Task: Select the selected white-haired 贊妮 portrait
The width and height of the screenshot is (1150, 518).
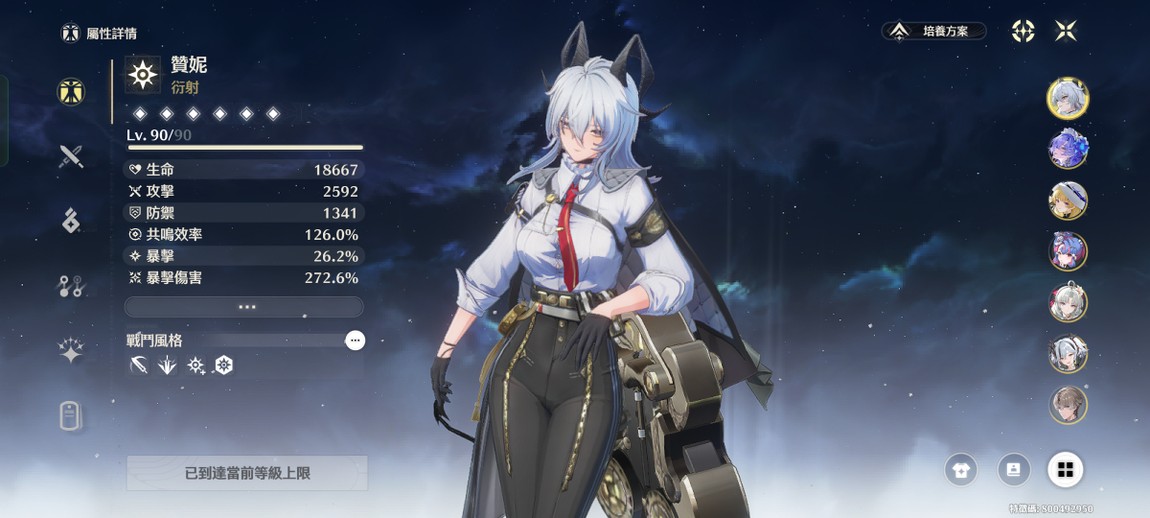Action: (x=1067, y=98)
